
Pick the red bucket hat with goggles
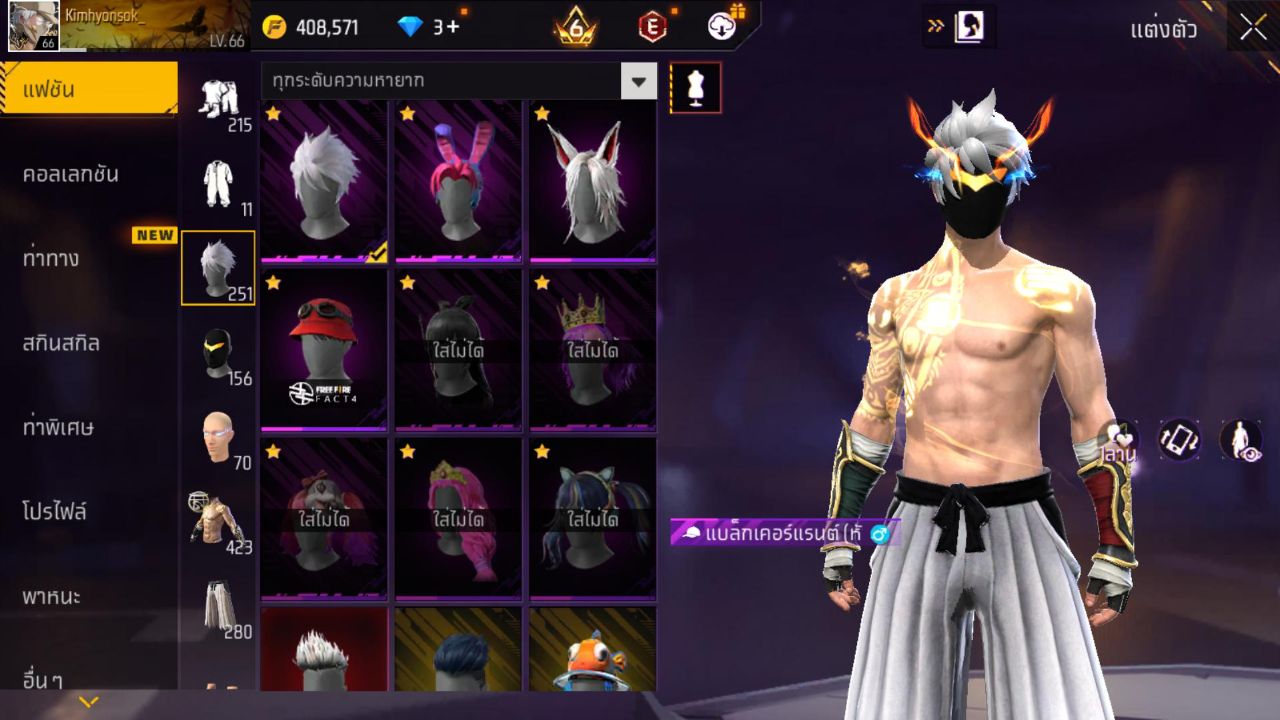click(324, 350)
